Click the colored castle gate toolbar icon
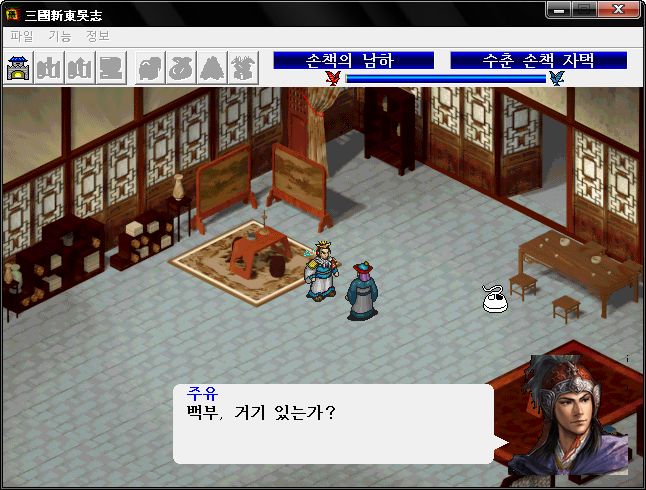 18,68
